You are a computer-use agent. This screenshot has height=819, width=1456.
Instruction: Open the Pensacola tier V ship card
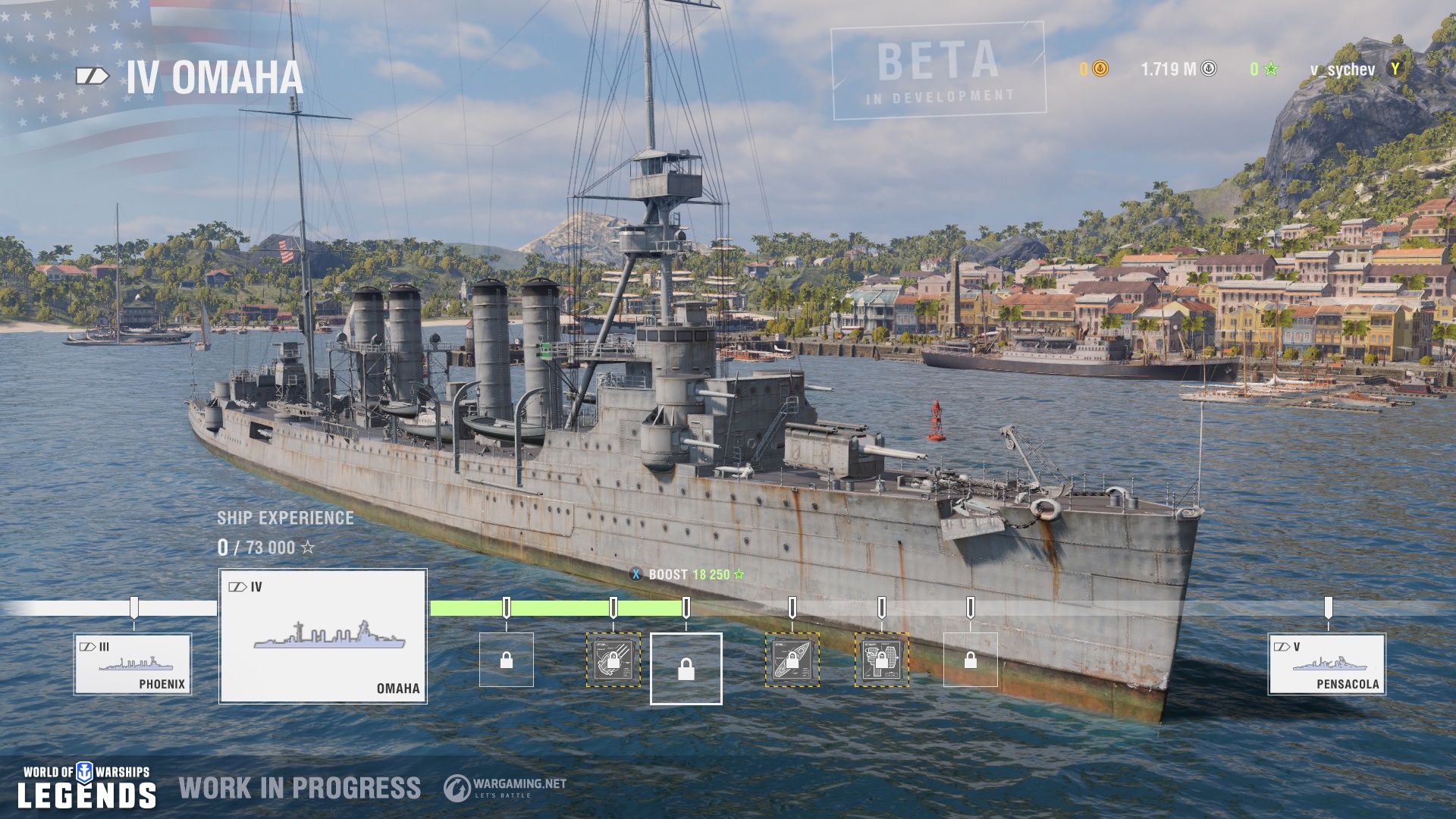1327,664
